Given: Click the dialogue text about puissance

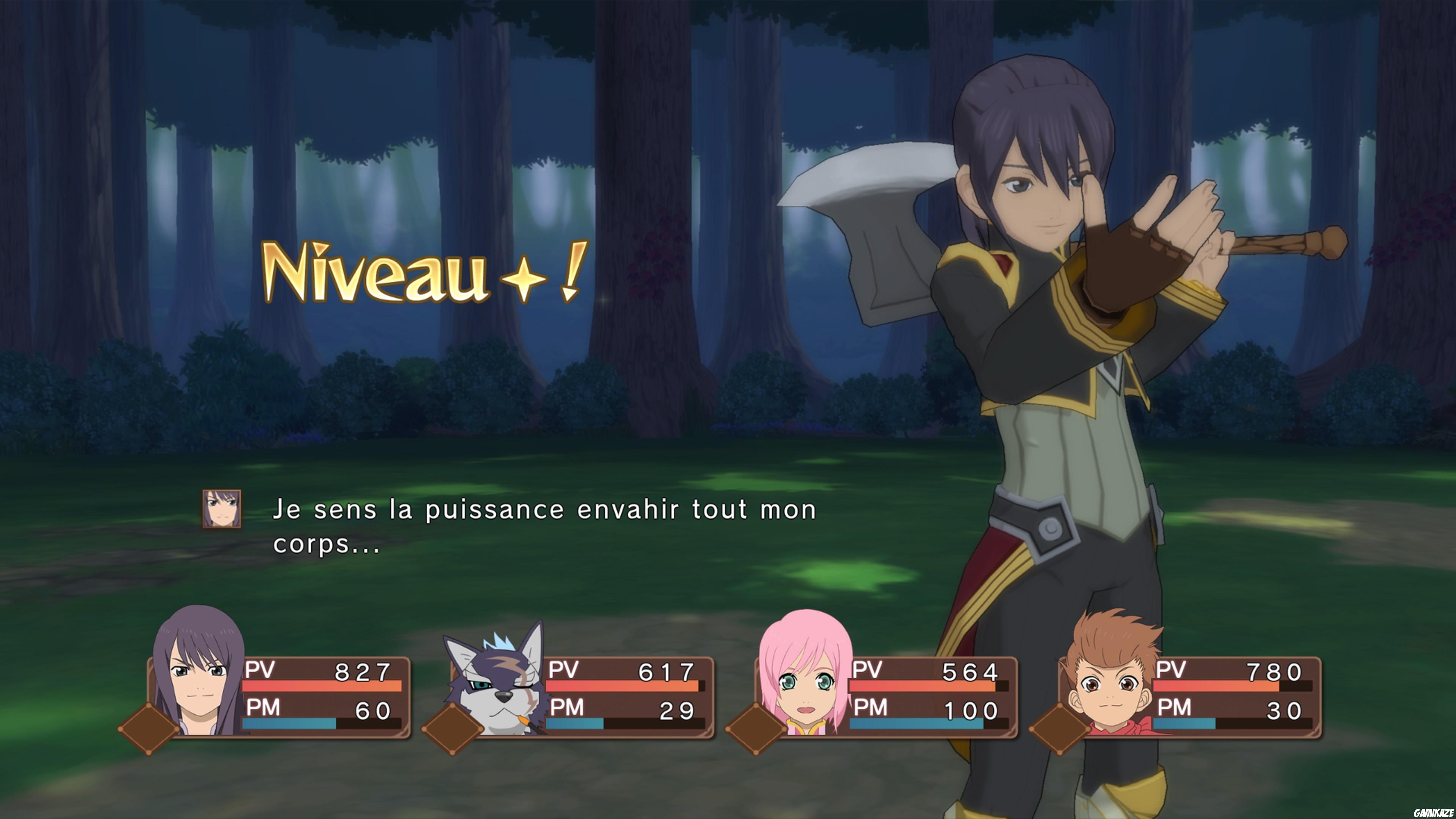Looking at the screenshot, I should tap(543, 526).
